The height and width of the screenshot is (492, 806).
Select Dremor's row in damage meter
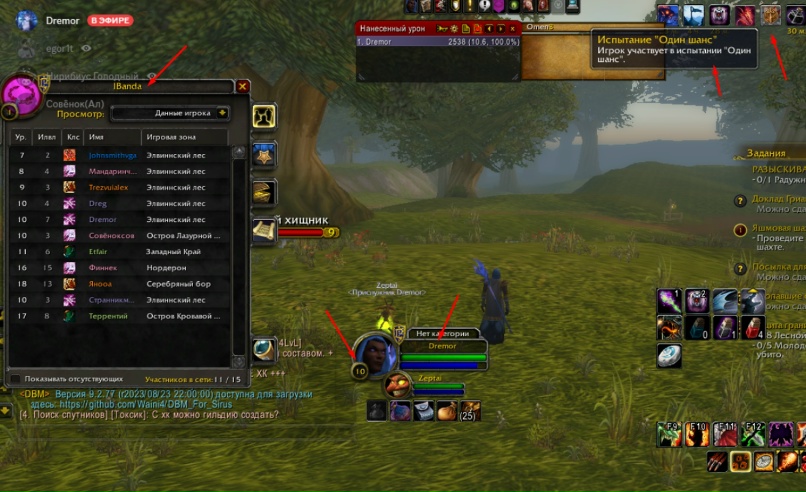coord(440,43)
